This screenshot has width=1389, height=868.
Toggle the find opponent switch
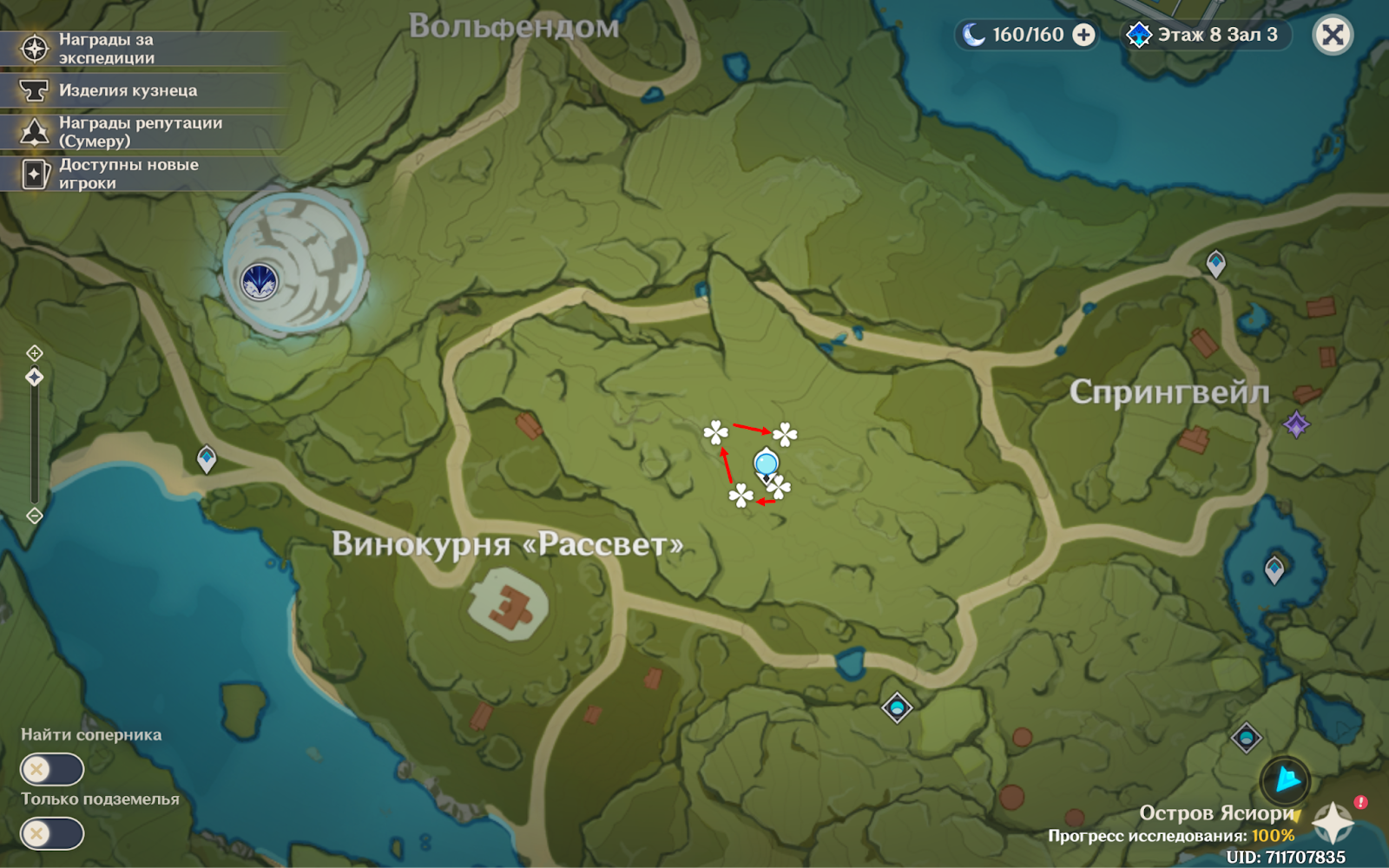52,769
